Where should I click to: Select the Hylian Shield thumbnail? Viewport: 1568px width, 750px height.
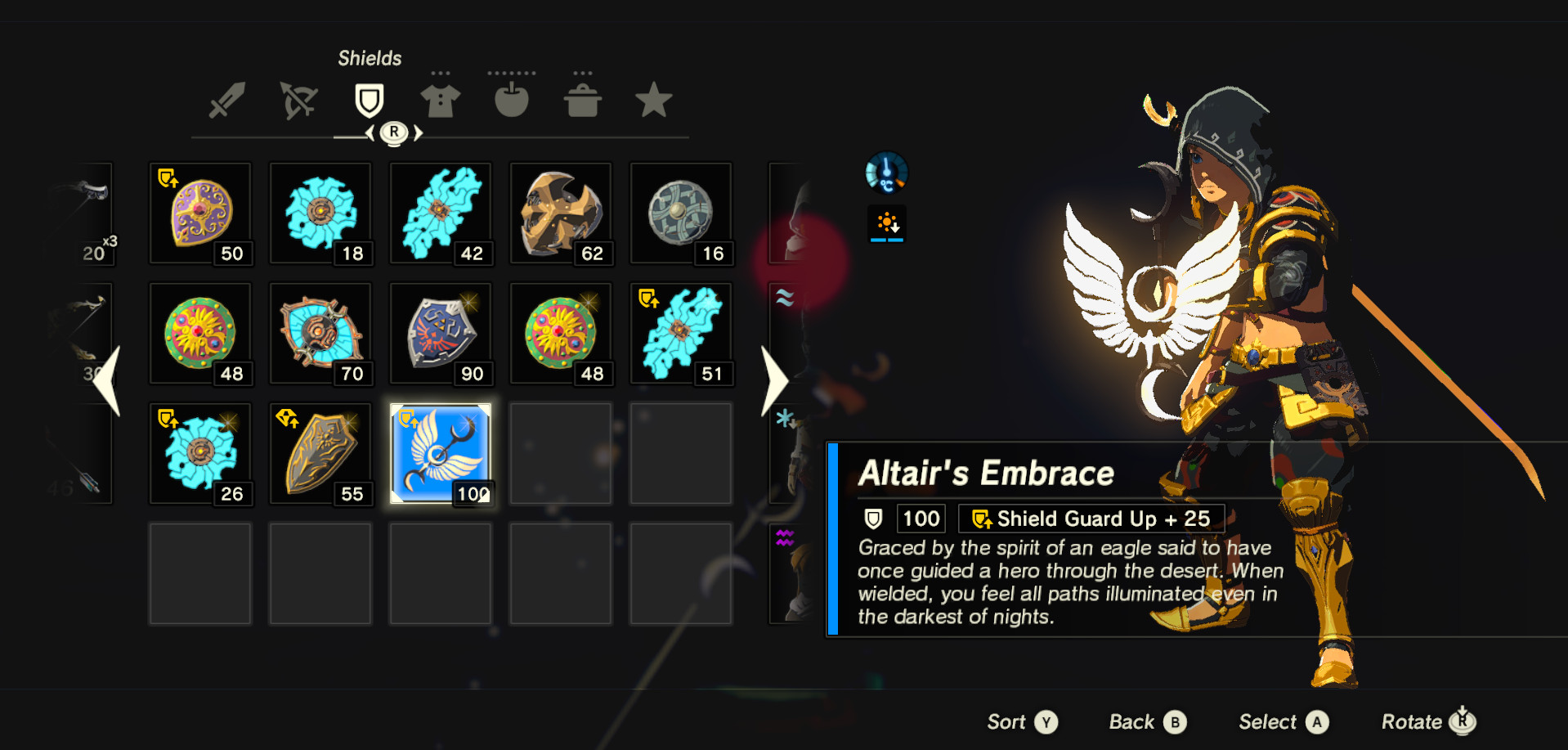(x=440, y=333)
